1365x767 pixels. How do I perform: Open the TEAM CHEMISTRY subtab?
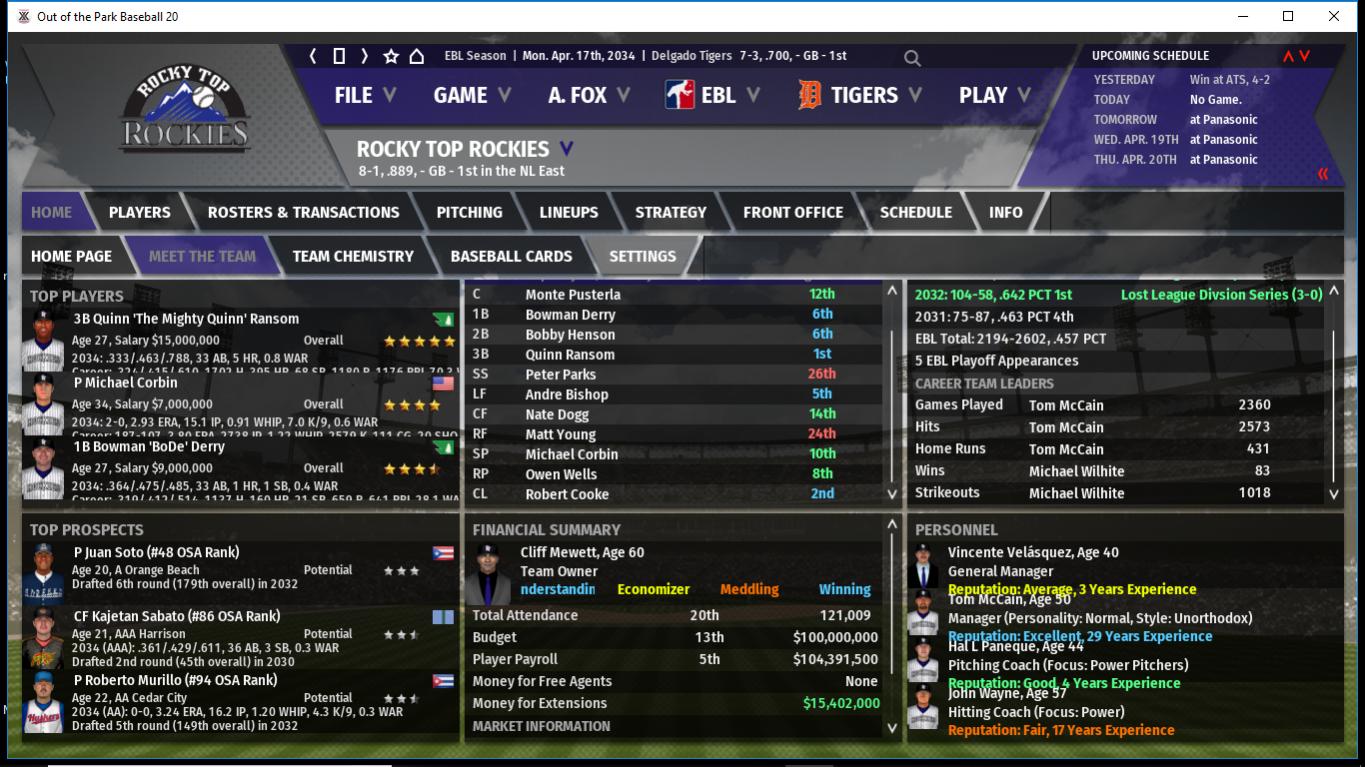[353, 256]
